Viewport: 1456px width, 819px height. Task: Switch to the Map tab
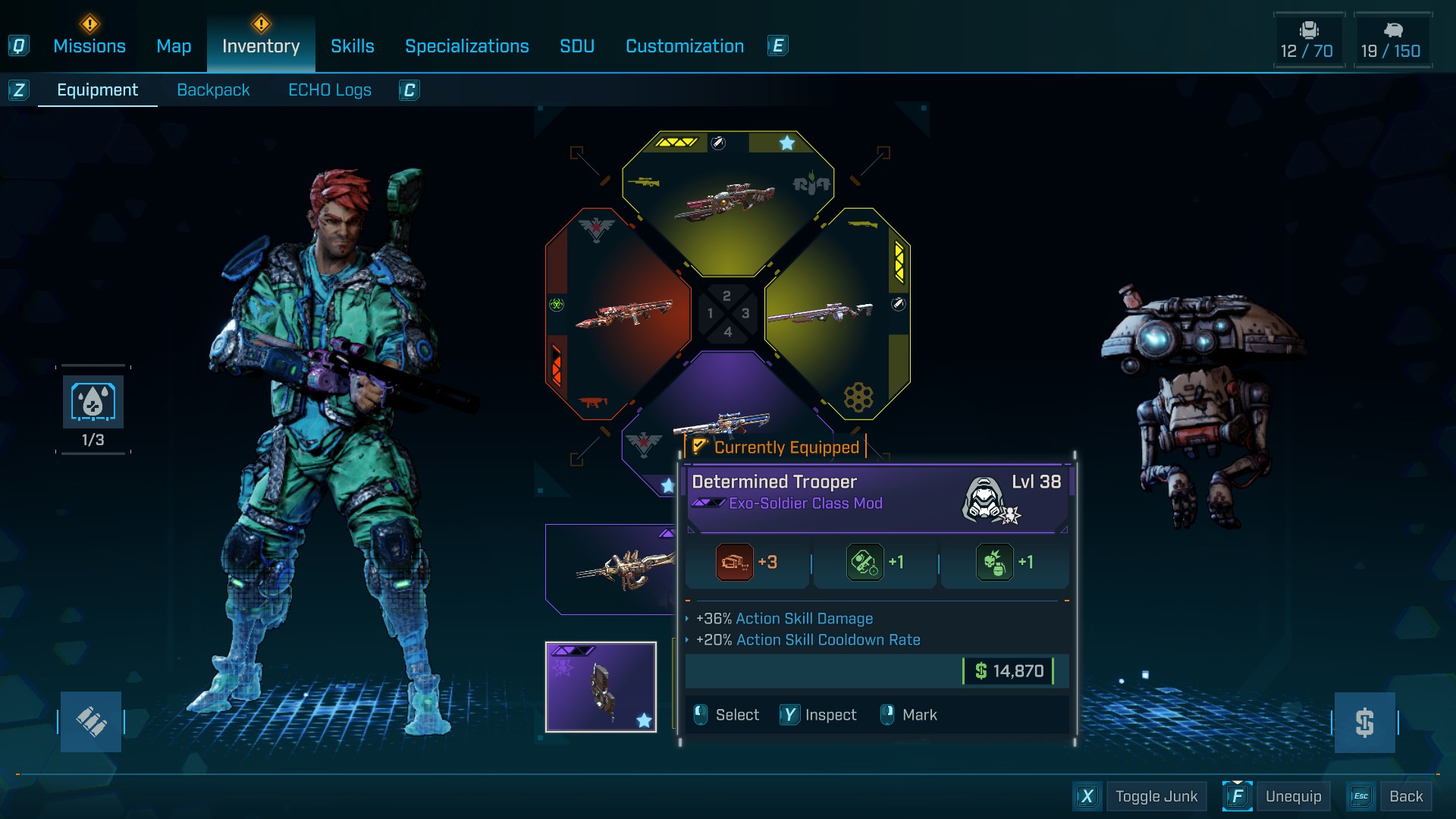pyautogui.click(x=174, y=46)
